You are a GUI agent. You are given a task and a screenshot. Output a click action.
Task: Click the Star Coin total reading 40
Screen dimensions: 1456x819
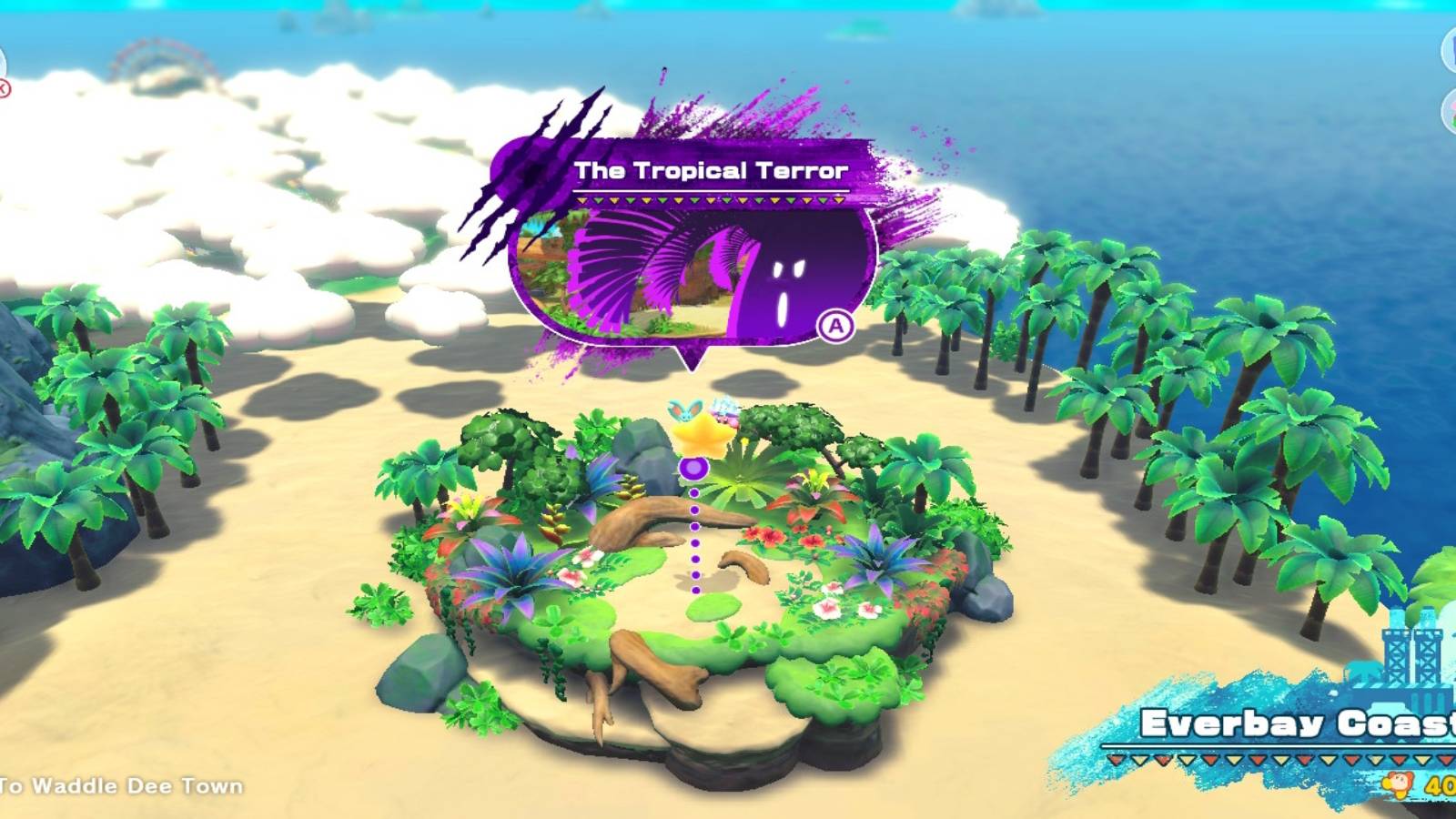(1442, 784)
